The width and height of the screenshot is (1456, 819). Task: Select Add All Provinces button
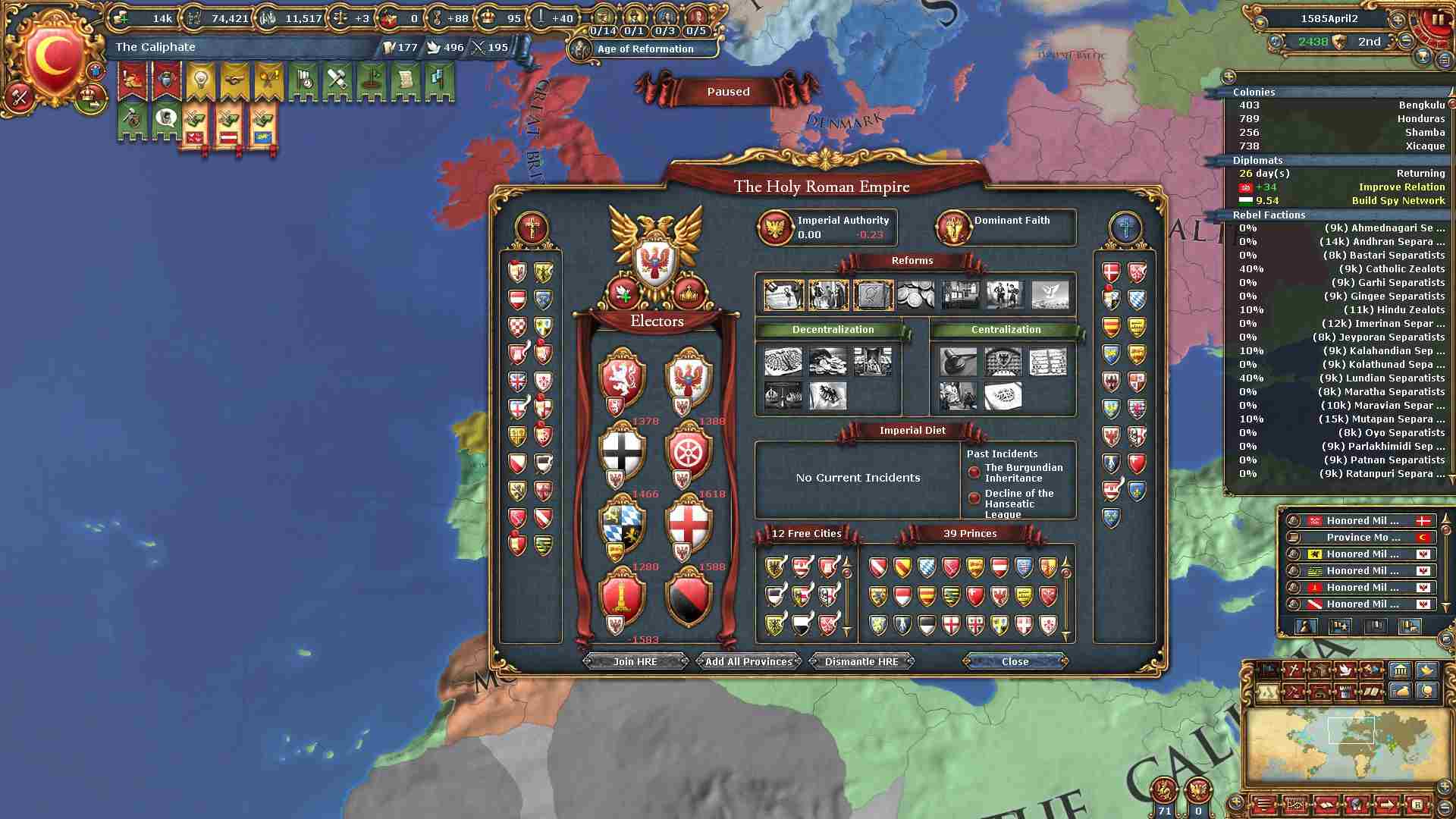click(x=748, y=661)
